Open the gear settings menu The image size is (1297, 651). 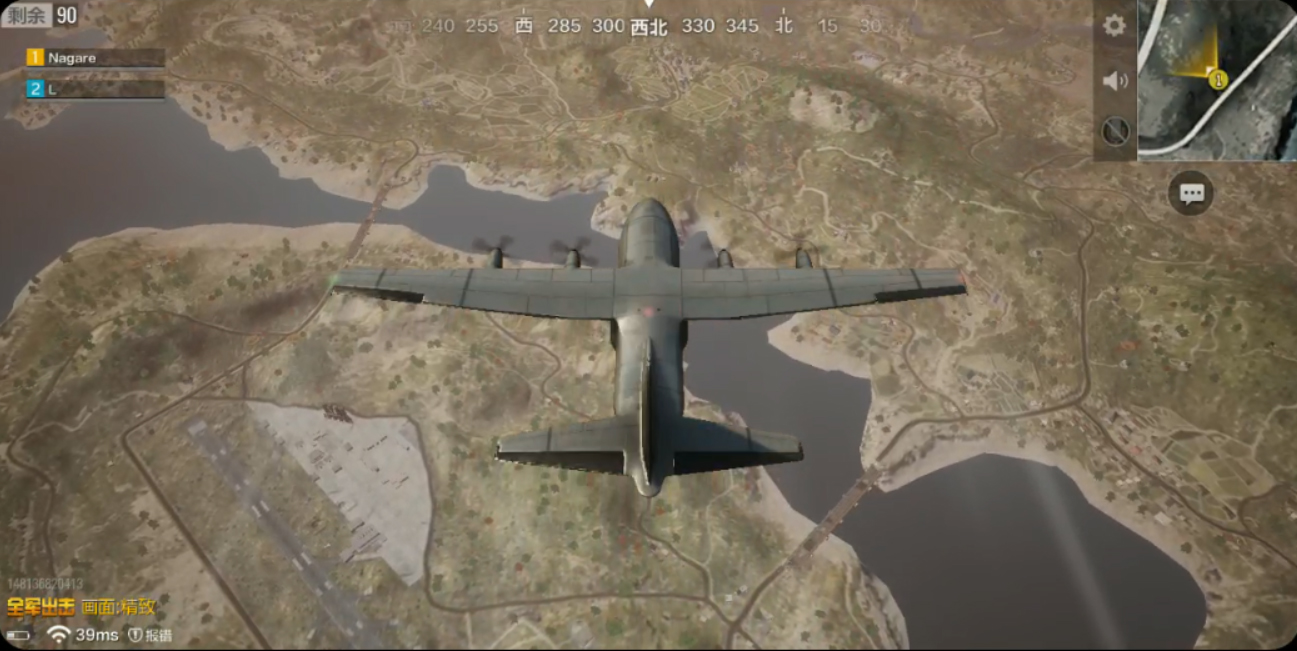1114,26
